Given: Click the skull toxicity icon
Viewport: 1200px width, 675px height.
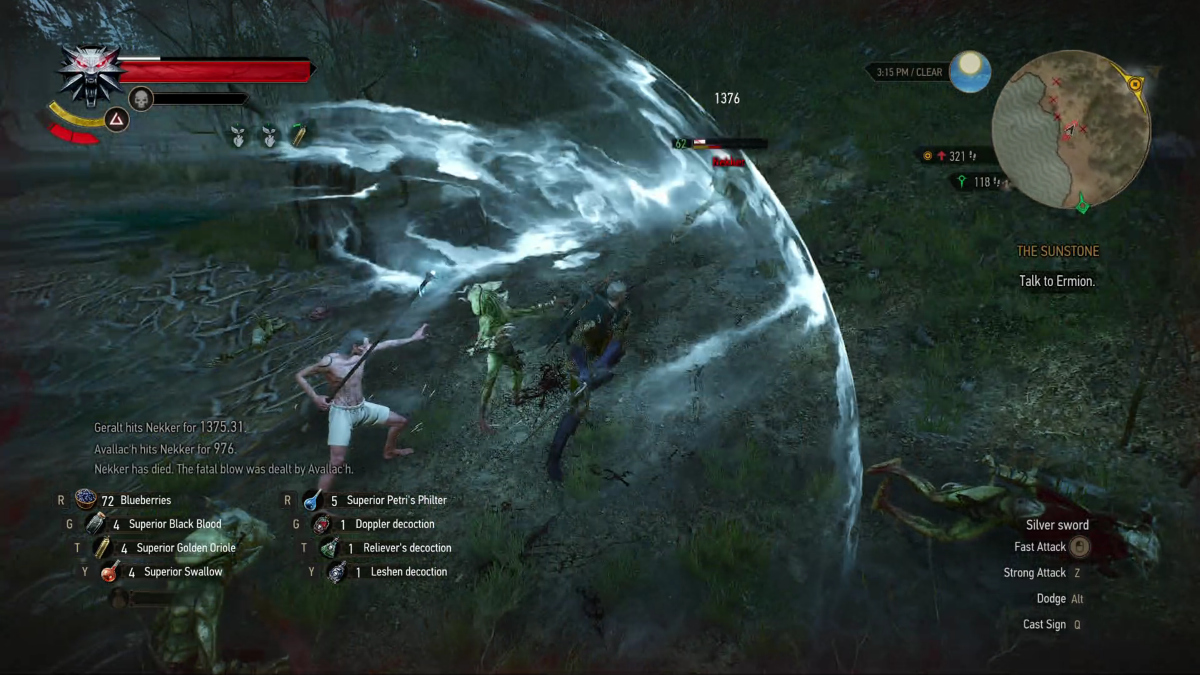Looking at the screenshot, I should (141, 98).
